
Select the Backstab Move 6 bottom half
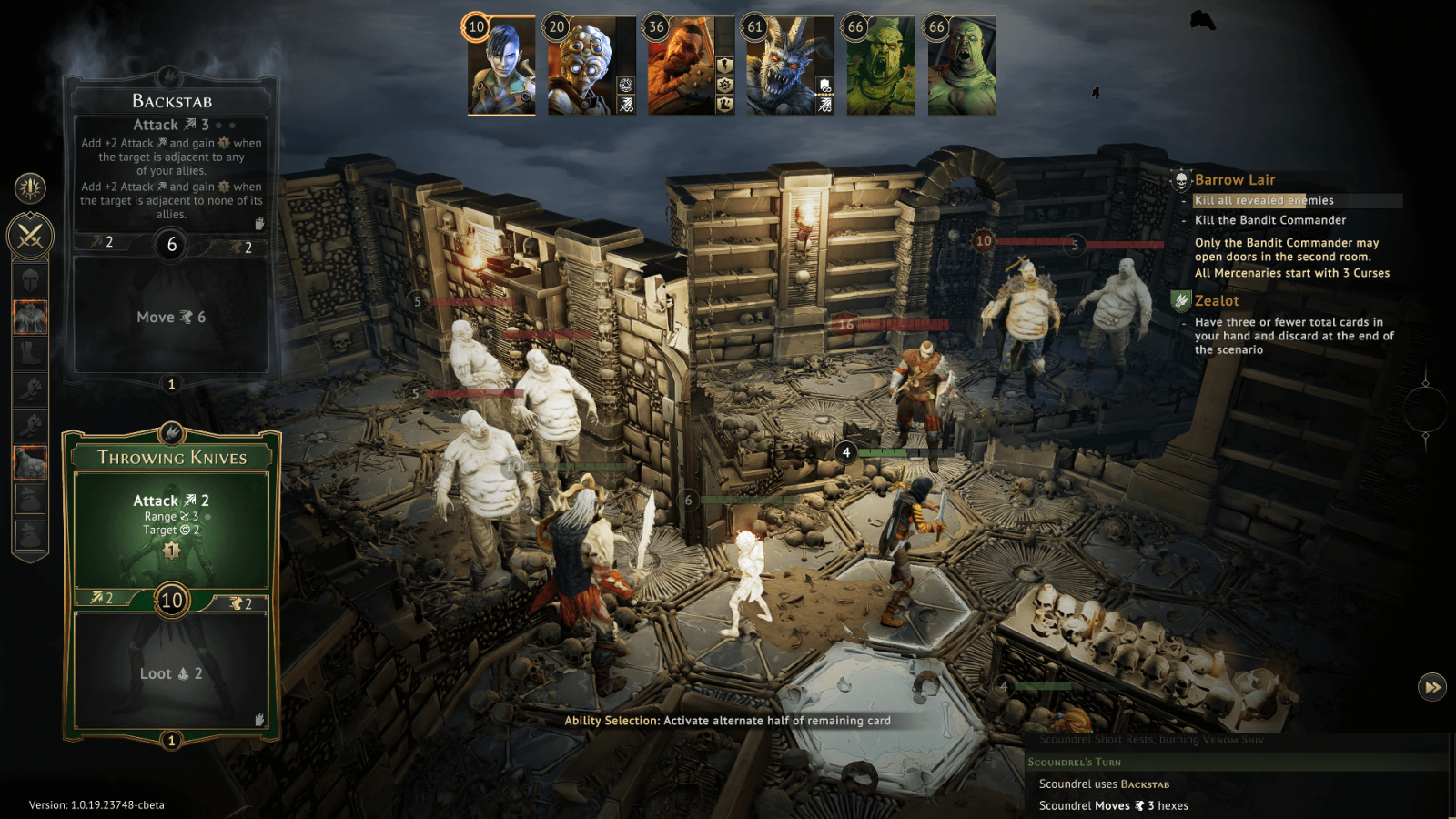171,317
